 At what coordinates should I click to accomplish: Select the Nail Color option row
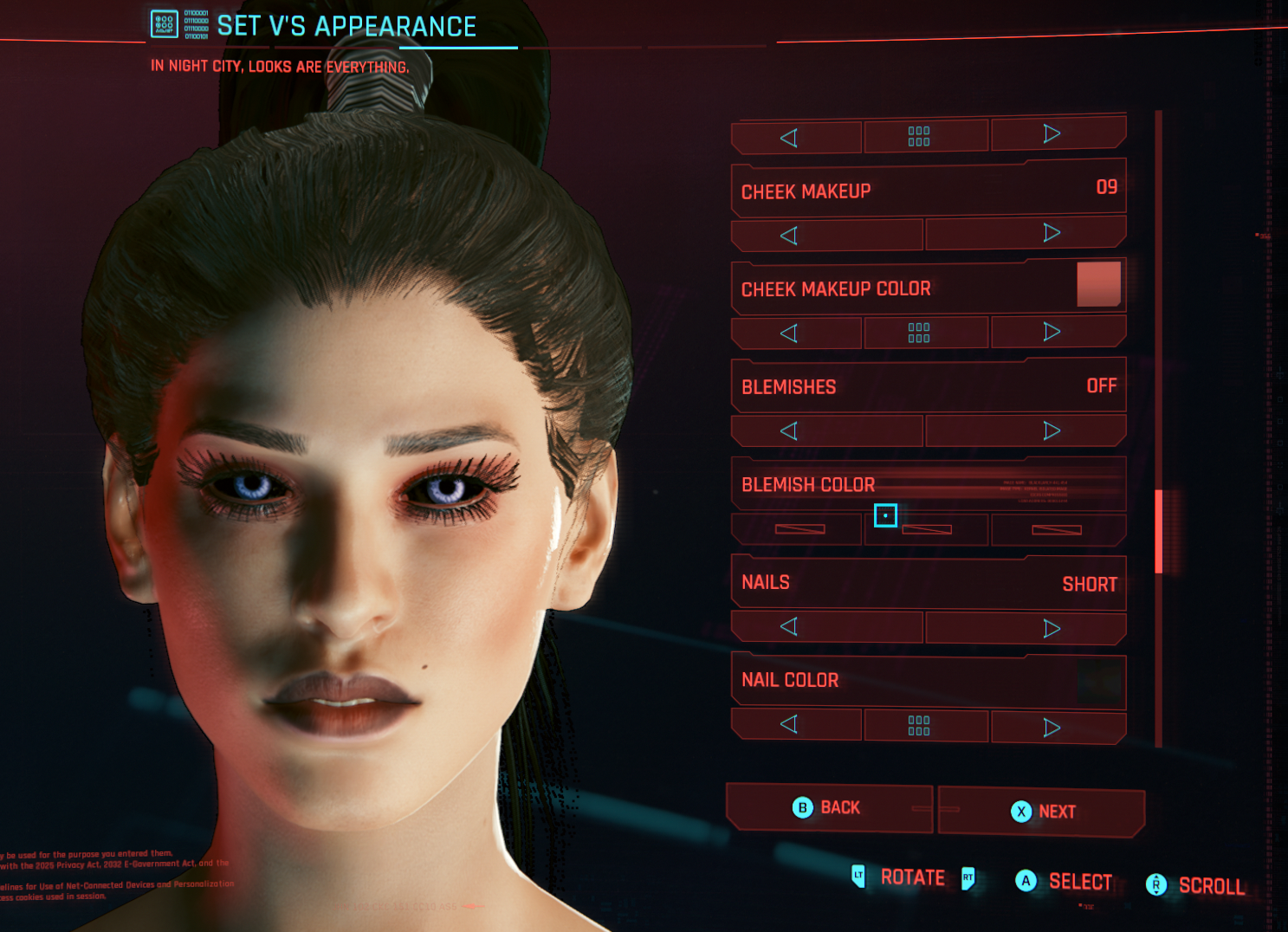point(928,681)
